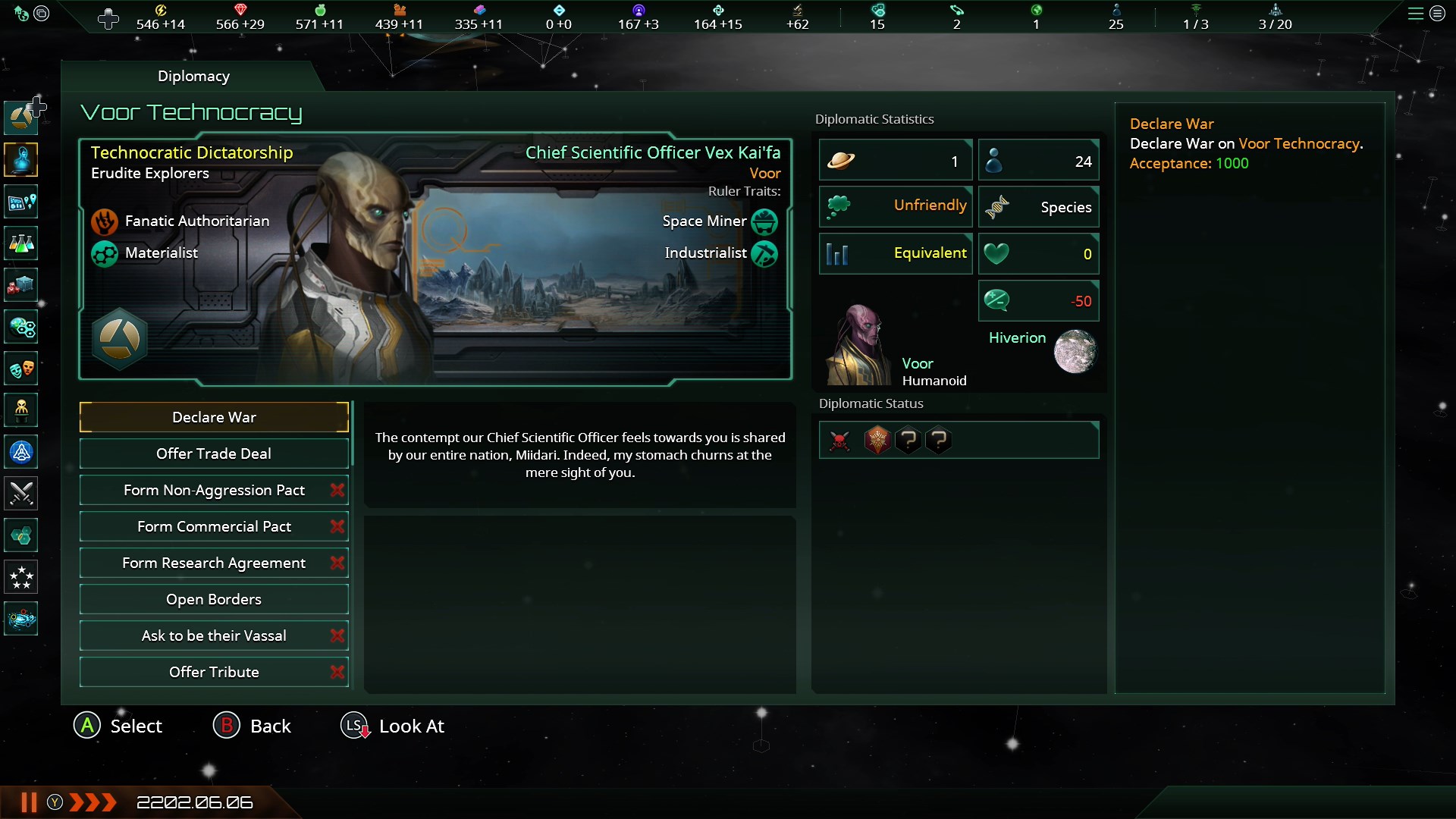
Task: Click the game speed arrows
Action: point(93,802)
